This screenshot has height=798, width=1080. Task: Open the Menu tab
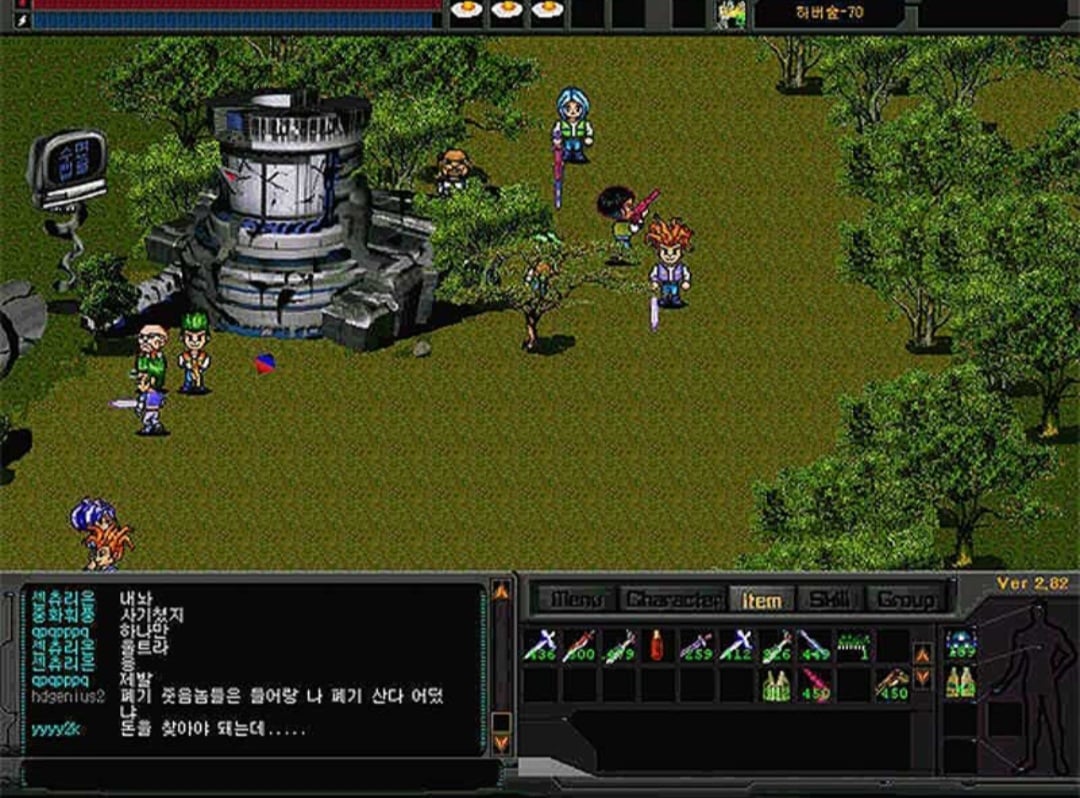pyautogui.click(x=576, y=599)
